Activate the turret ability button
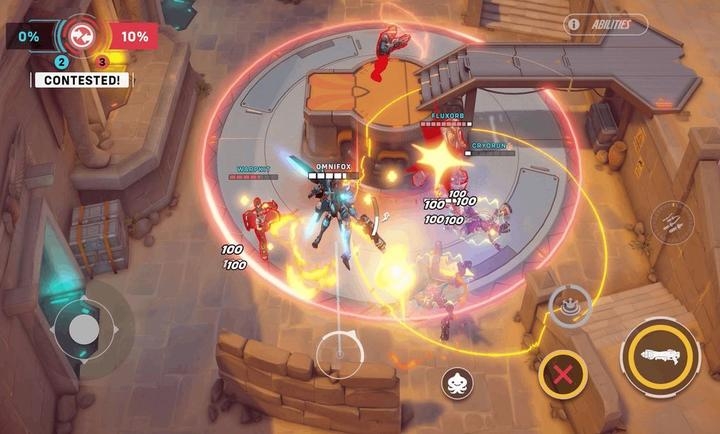720x434 pixels. click(569, 306)
